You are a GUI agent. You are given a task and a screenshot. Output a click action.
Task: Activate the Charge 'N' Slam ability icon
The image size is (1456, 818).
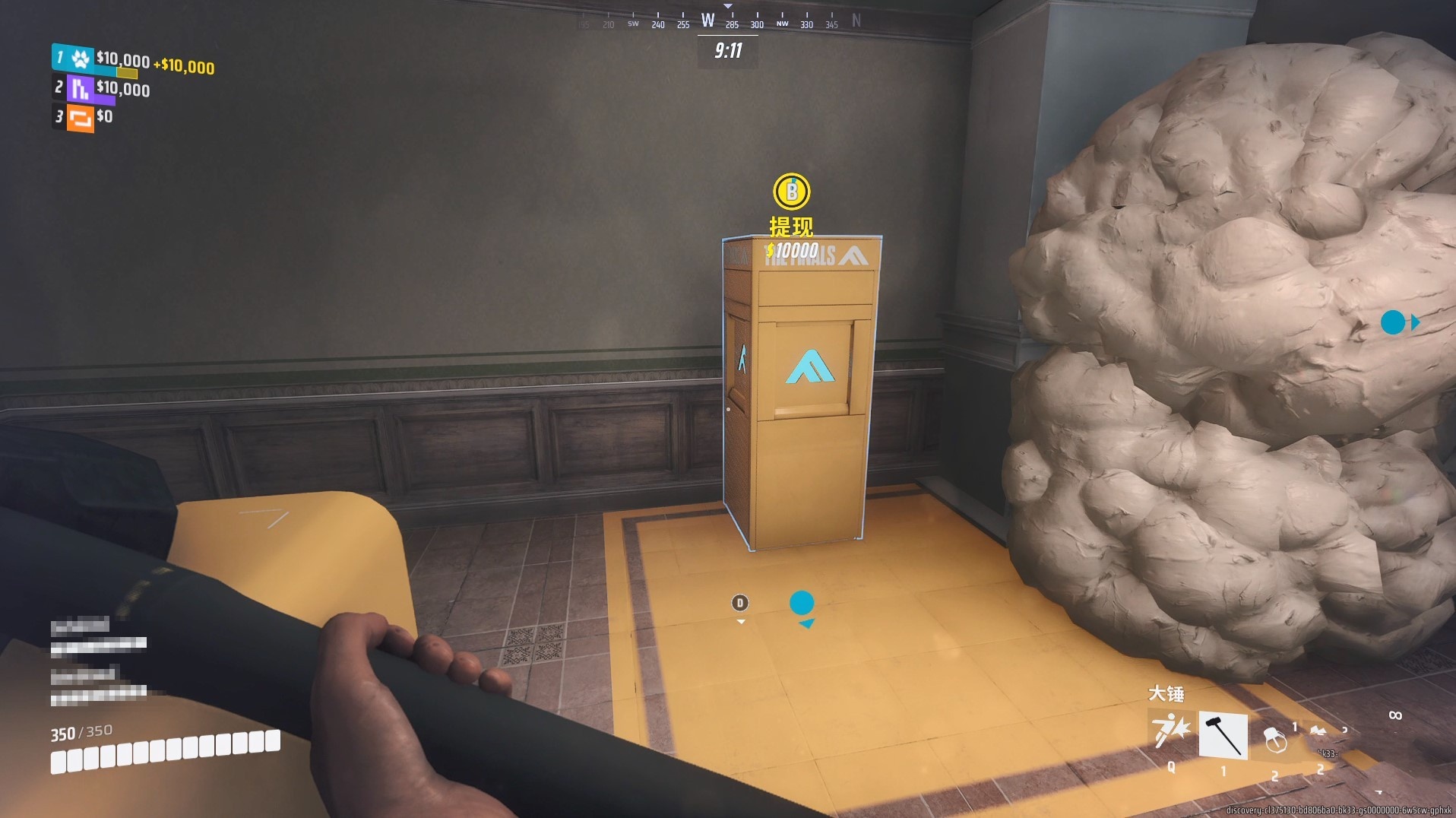pyautogui.click(x=1171, y=733)
